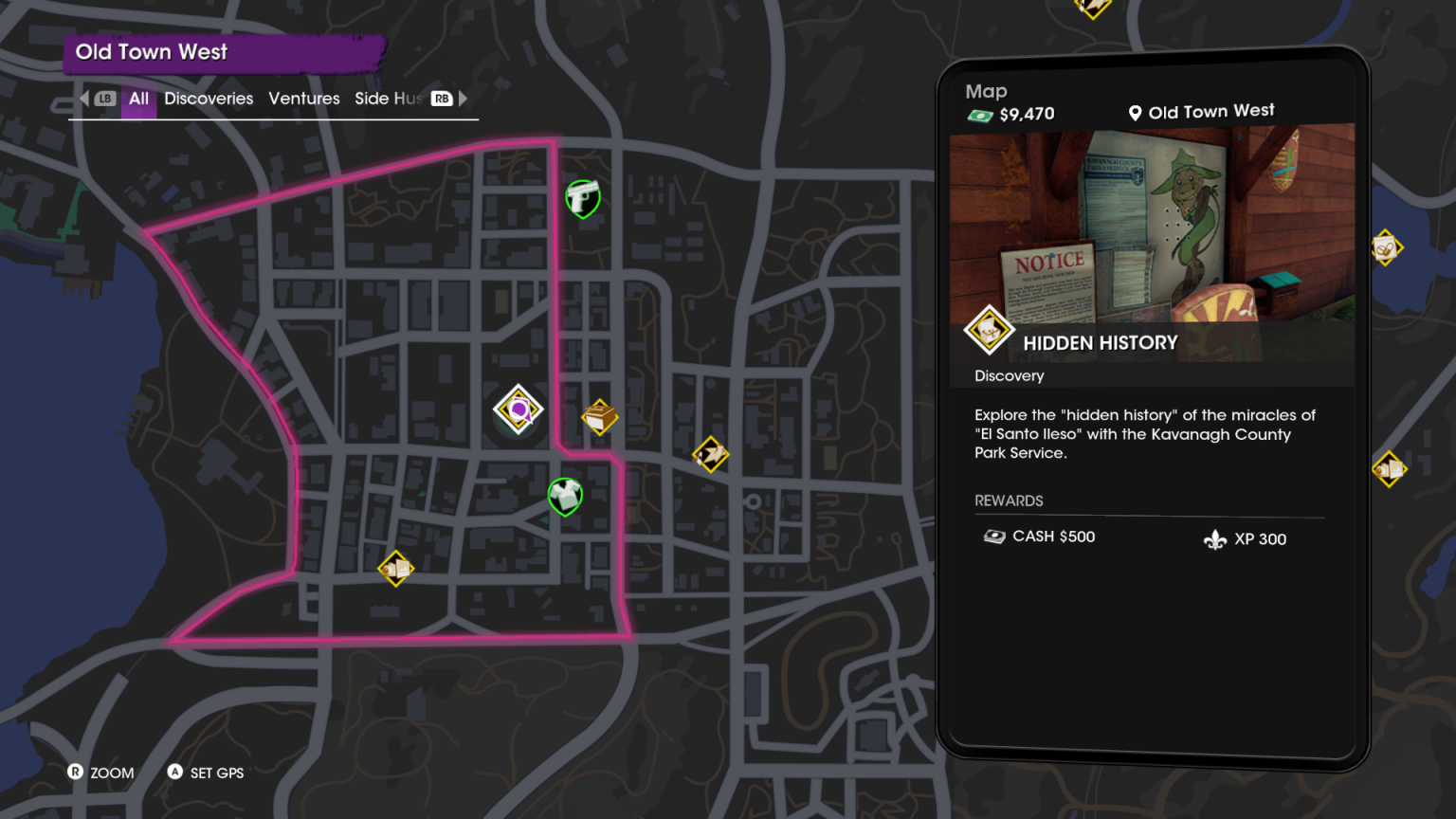Click the diamond marker on the far right edge
The width and height of the screenshot is (1456, 819).
1385,248
